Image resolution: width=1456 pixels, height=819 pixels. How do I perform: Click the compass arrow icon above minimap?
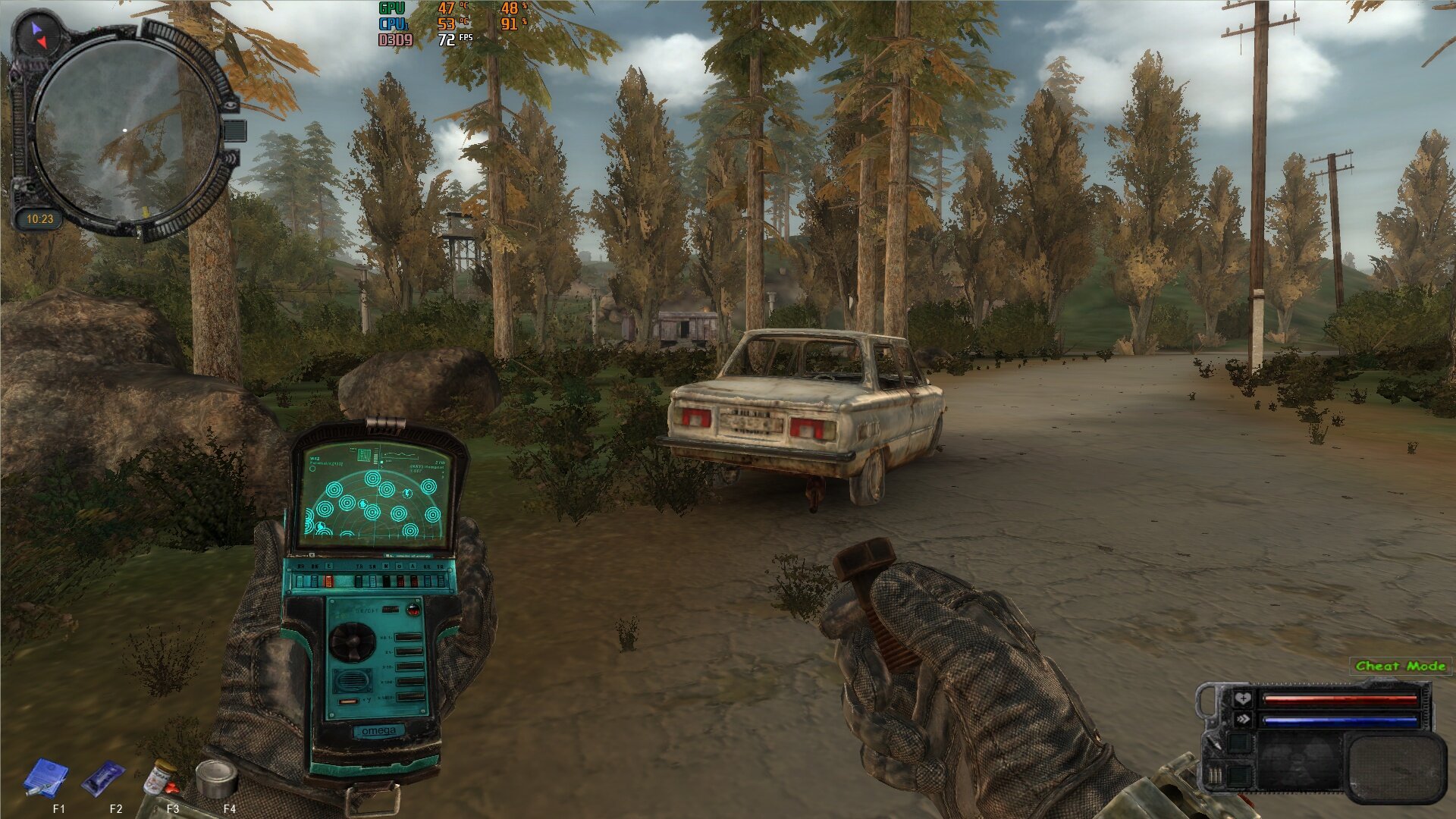point(37,33)
